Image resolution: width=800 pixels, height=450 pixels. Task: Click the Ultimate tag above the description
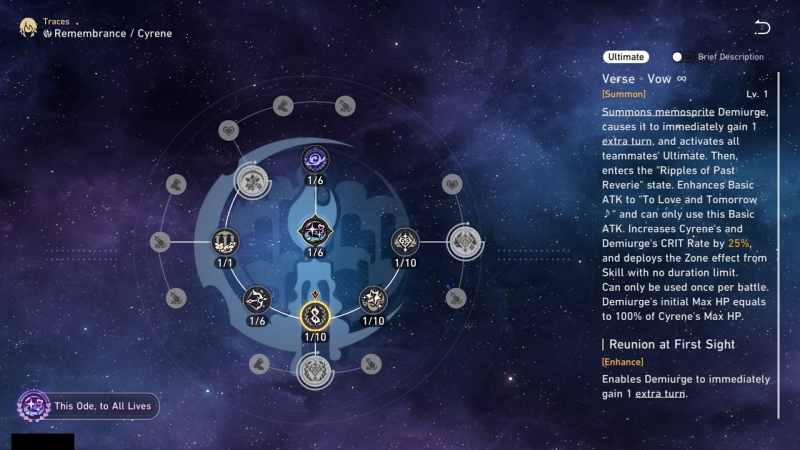pos(626,57)
